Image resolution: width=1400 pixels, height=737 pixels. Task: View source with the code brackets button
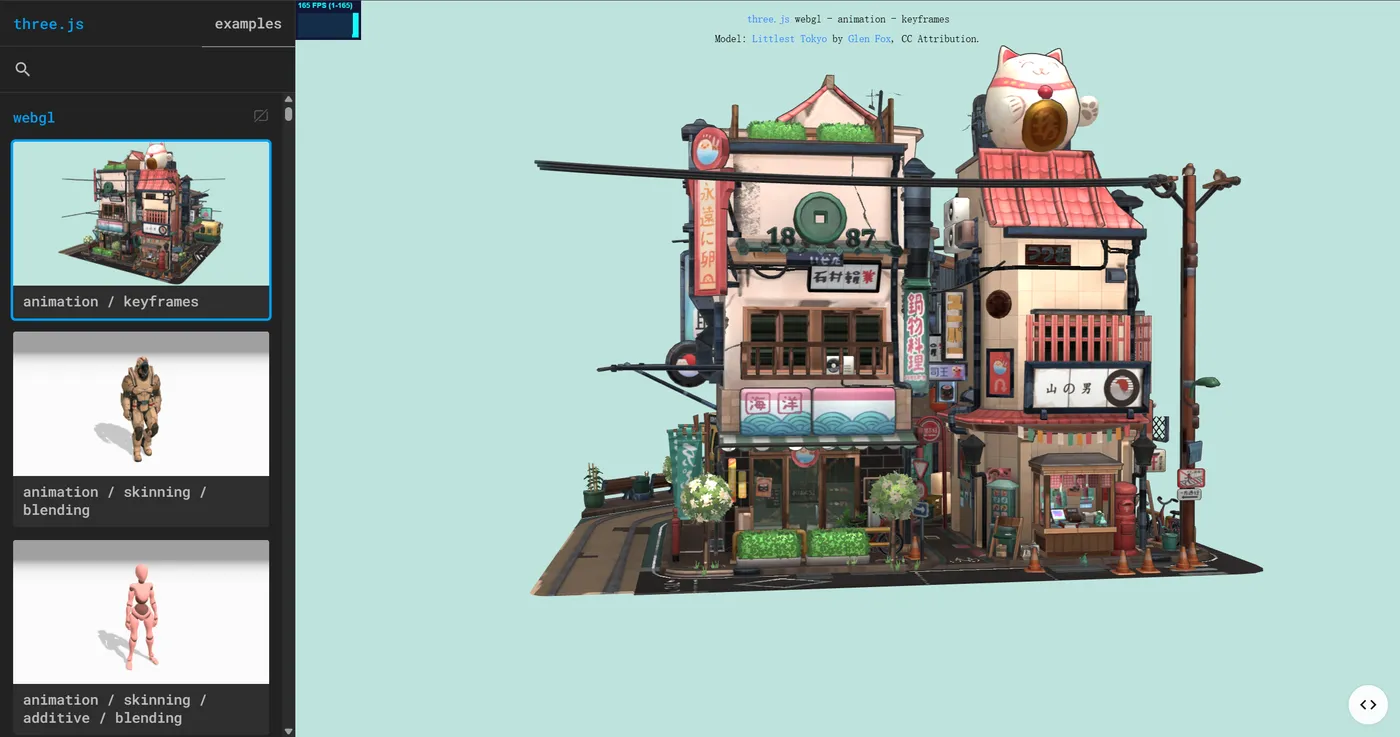1368,704
